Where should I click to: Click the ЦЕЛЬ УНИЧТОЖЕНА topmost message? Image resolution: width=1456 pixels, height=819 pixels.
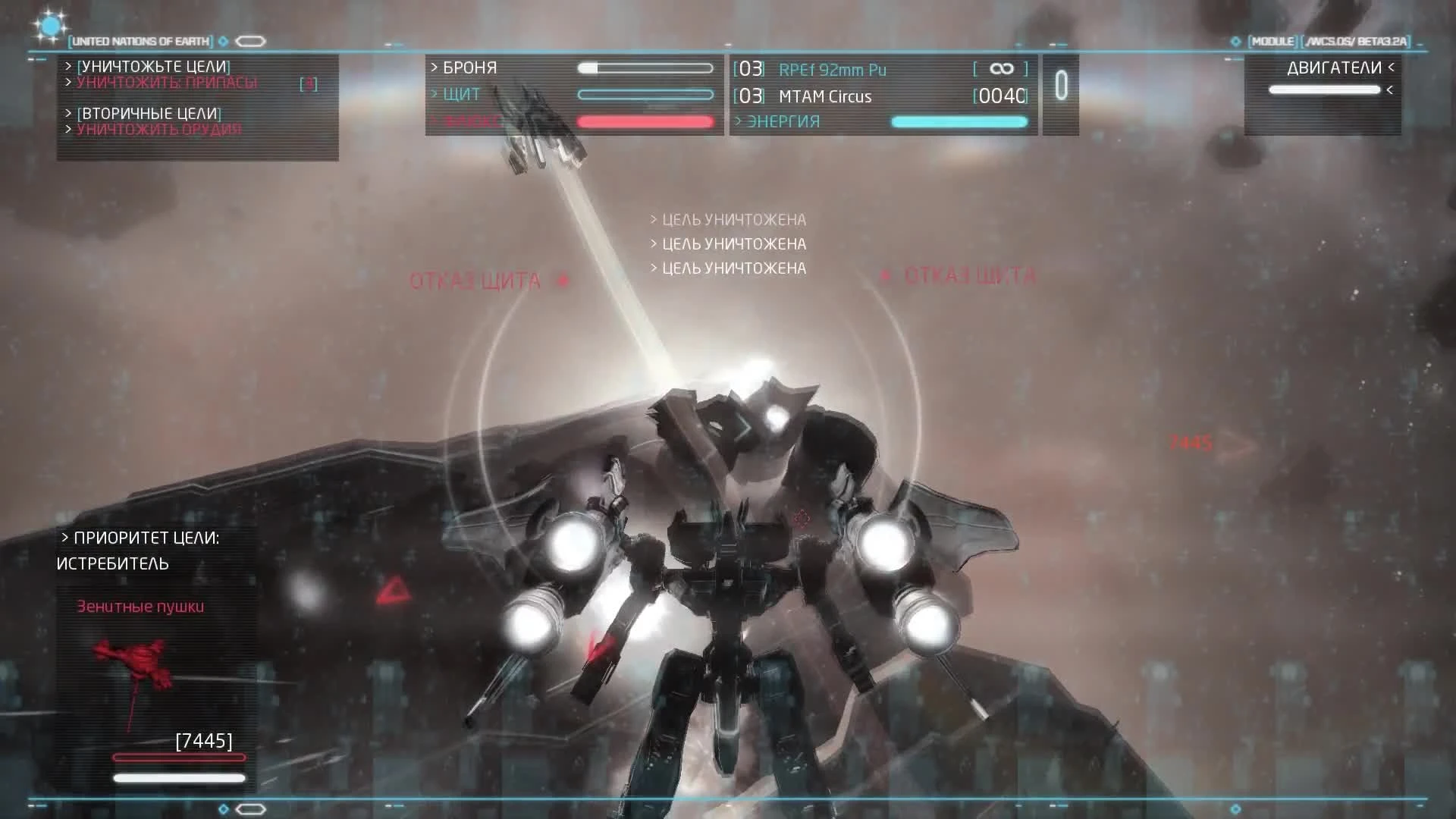(728, 219)
